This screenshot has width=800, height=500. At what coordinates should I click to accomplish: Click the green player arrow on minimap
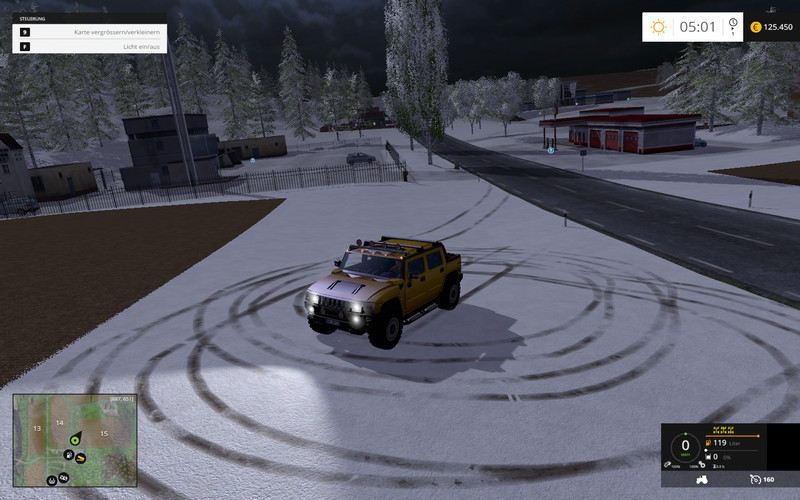[x=73, y=439]
